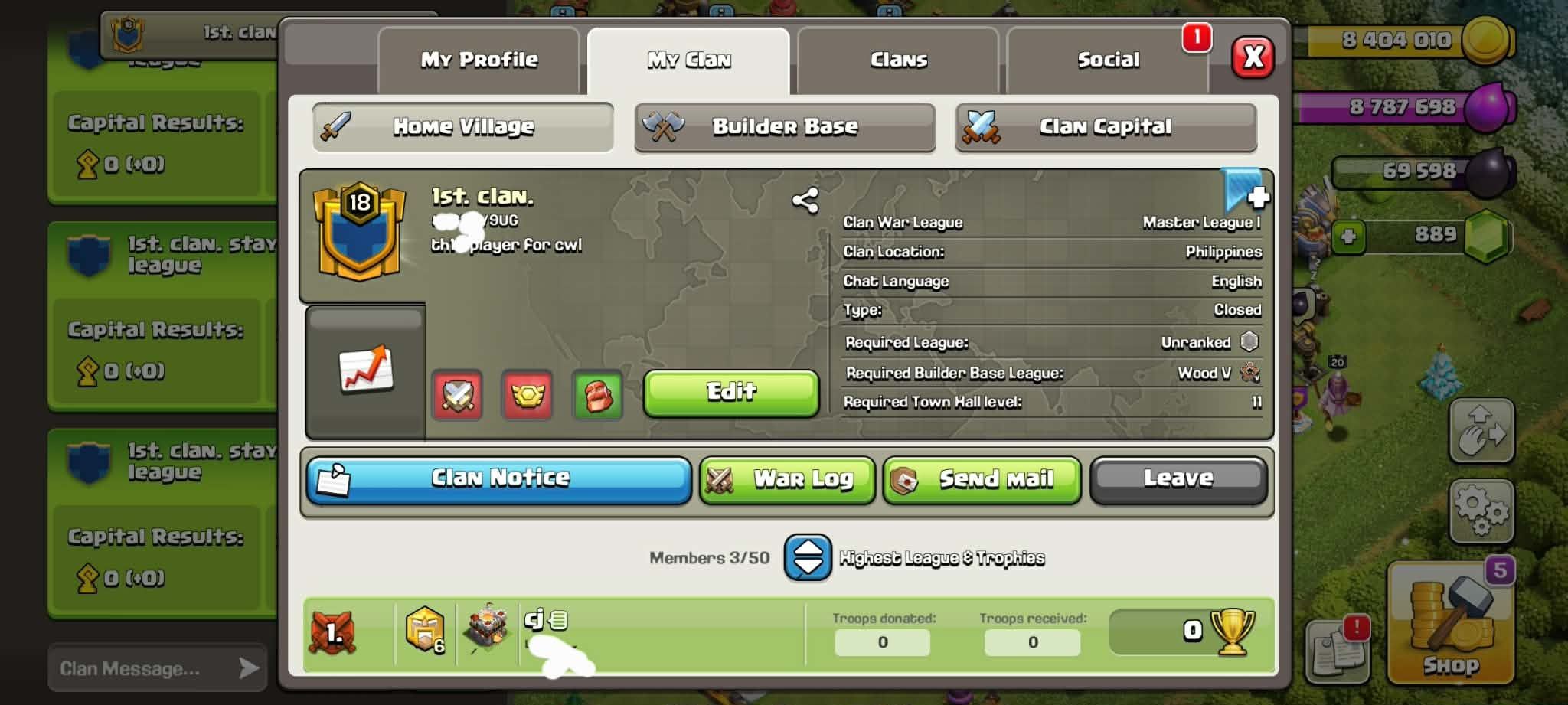Open the clan statistics chart icon
This screenshot has height=705, width=1568.
(366, 370)
